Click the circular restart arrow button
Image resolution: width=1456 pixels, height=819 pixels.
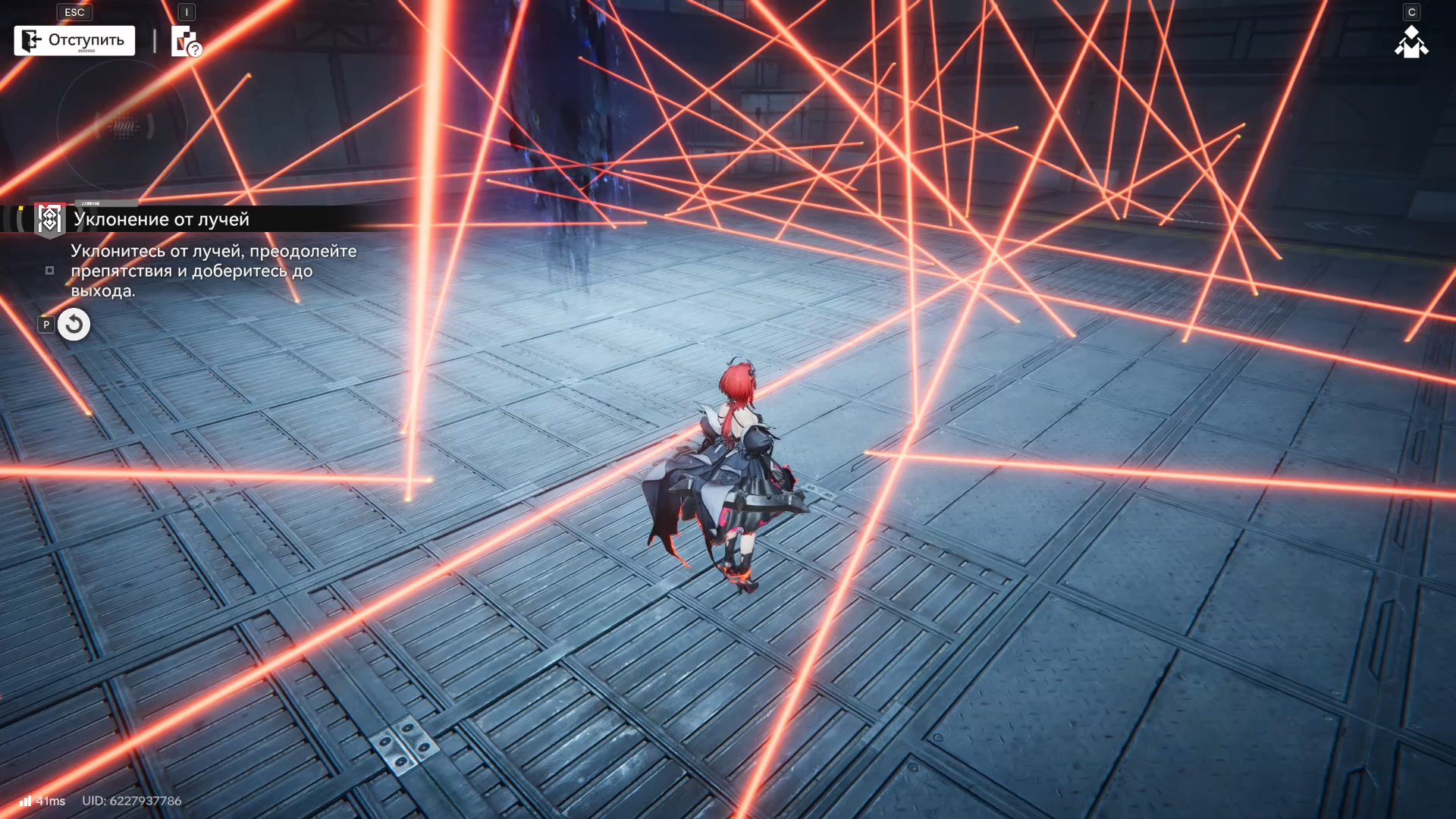coord(74,325)
